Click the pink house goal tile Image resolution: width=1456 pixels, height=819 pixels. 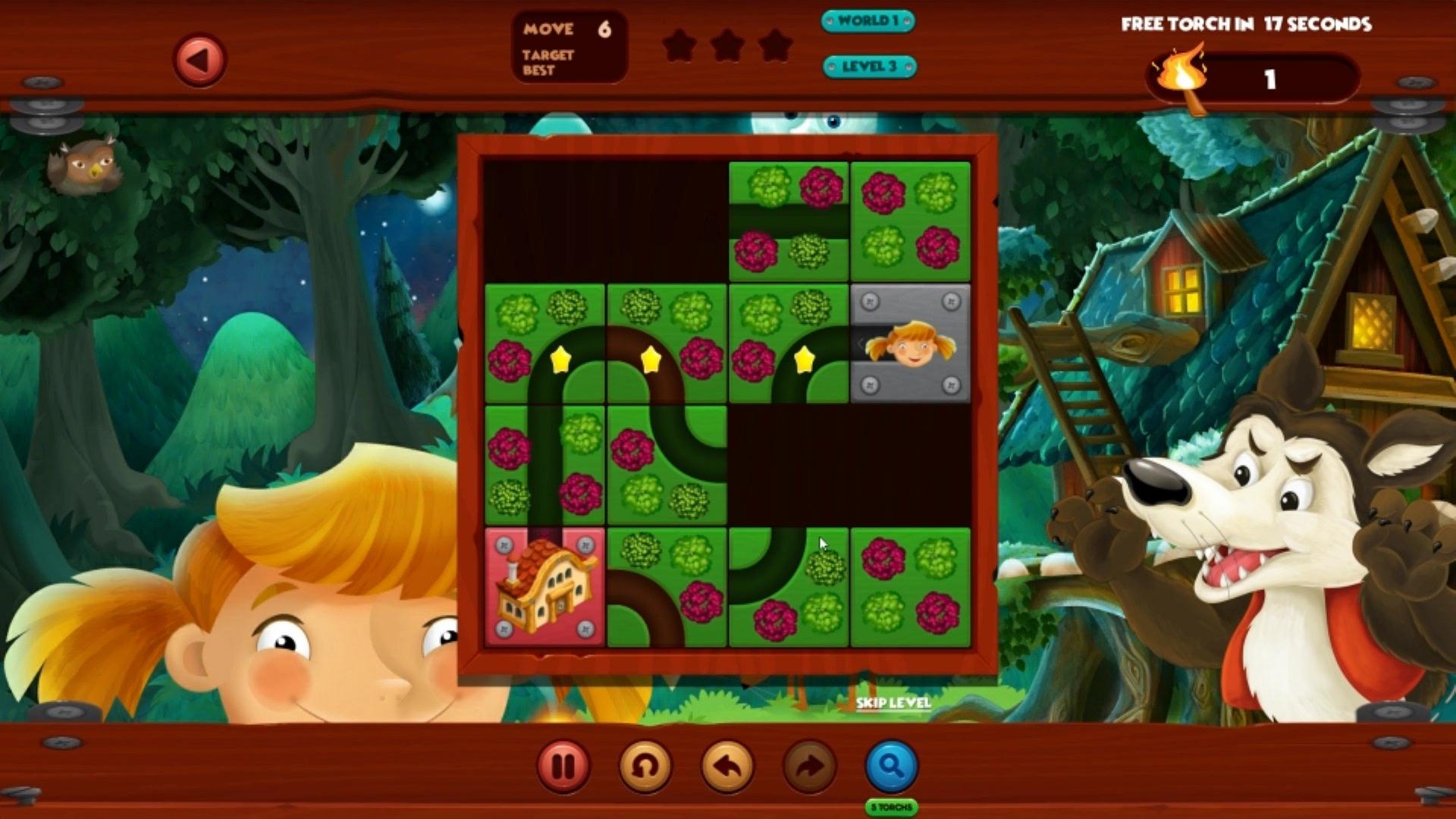[x=544, y=588]
